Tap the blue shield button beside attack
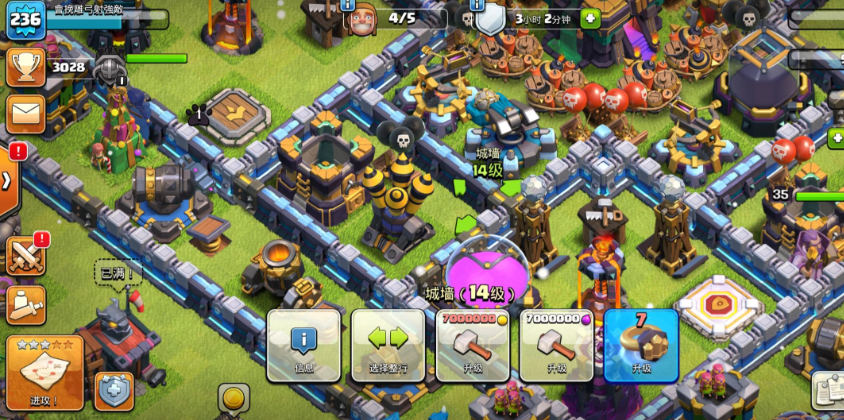 click(114, 391)
